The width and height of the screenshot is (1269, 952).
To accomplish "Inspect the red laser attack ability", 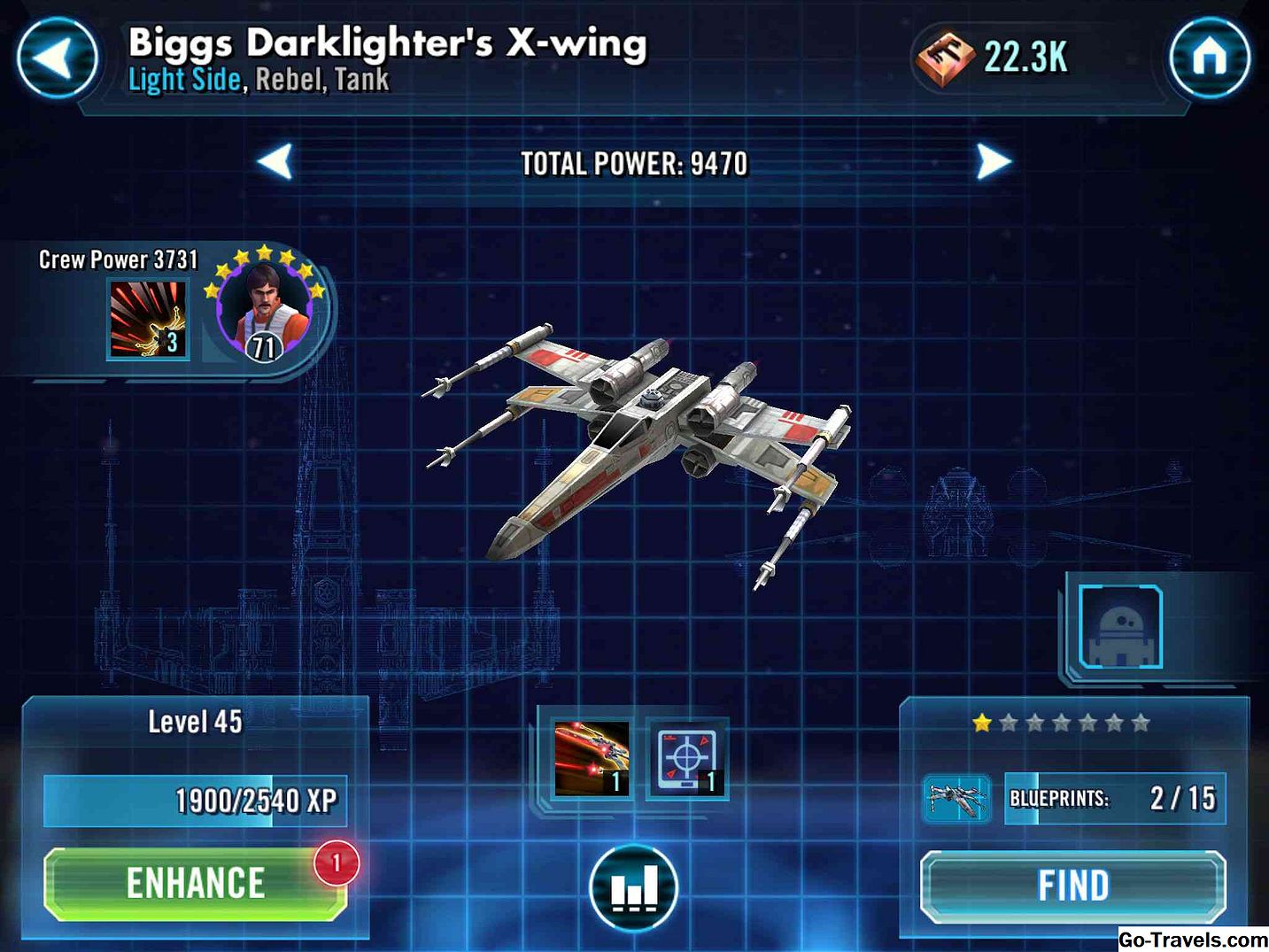I will click(592, 758).
